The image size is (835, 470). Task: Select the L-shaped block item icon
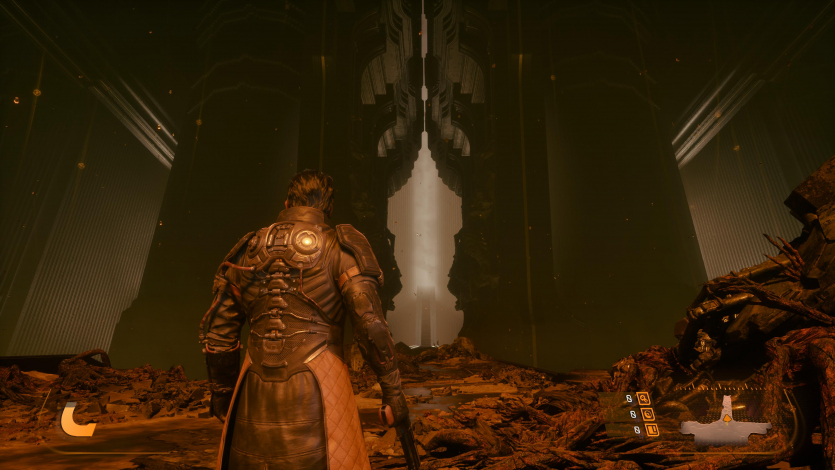coord(652,430)
